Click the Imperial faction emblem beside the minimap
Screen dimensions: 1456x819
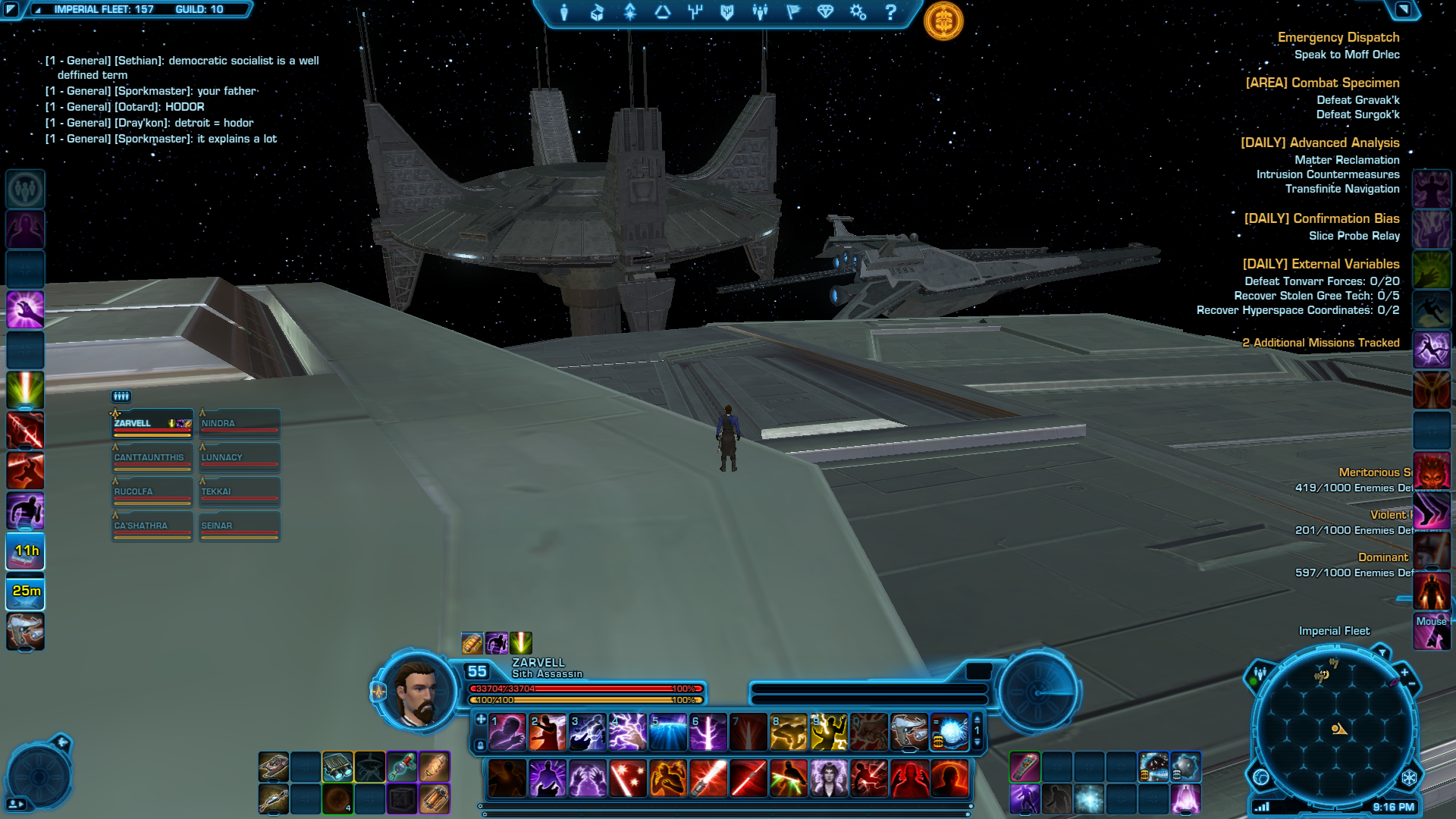coord(1410,777)
